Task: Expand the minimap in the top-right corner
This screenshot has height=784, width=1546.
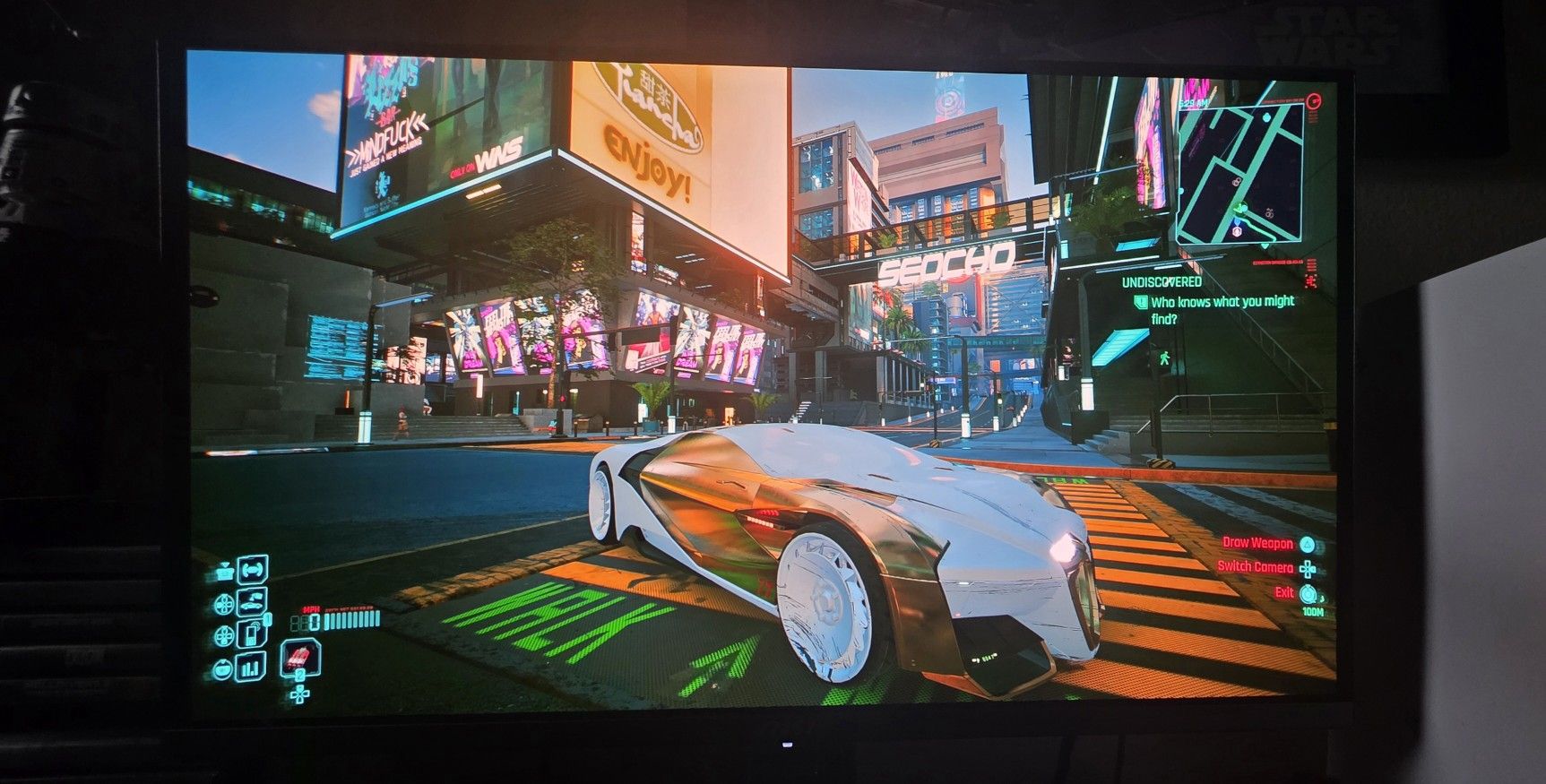Action: click(1241, 175)
